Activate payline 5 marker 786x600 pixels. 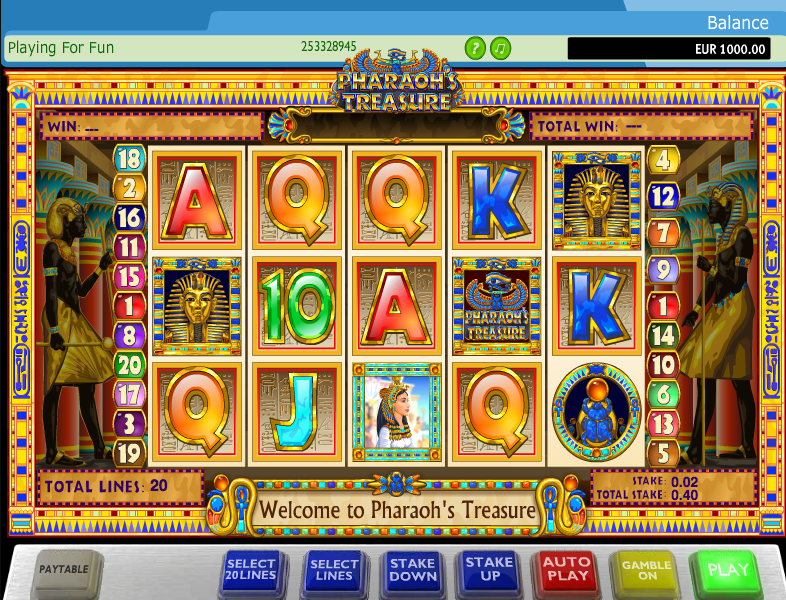(662, 452)
